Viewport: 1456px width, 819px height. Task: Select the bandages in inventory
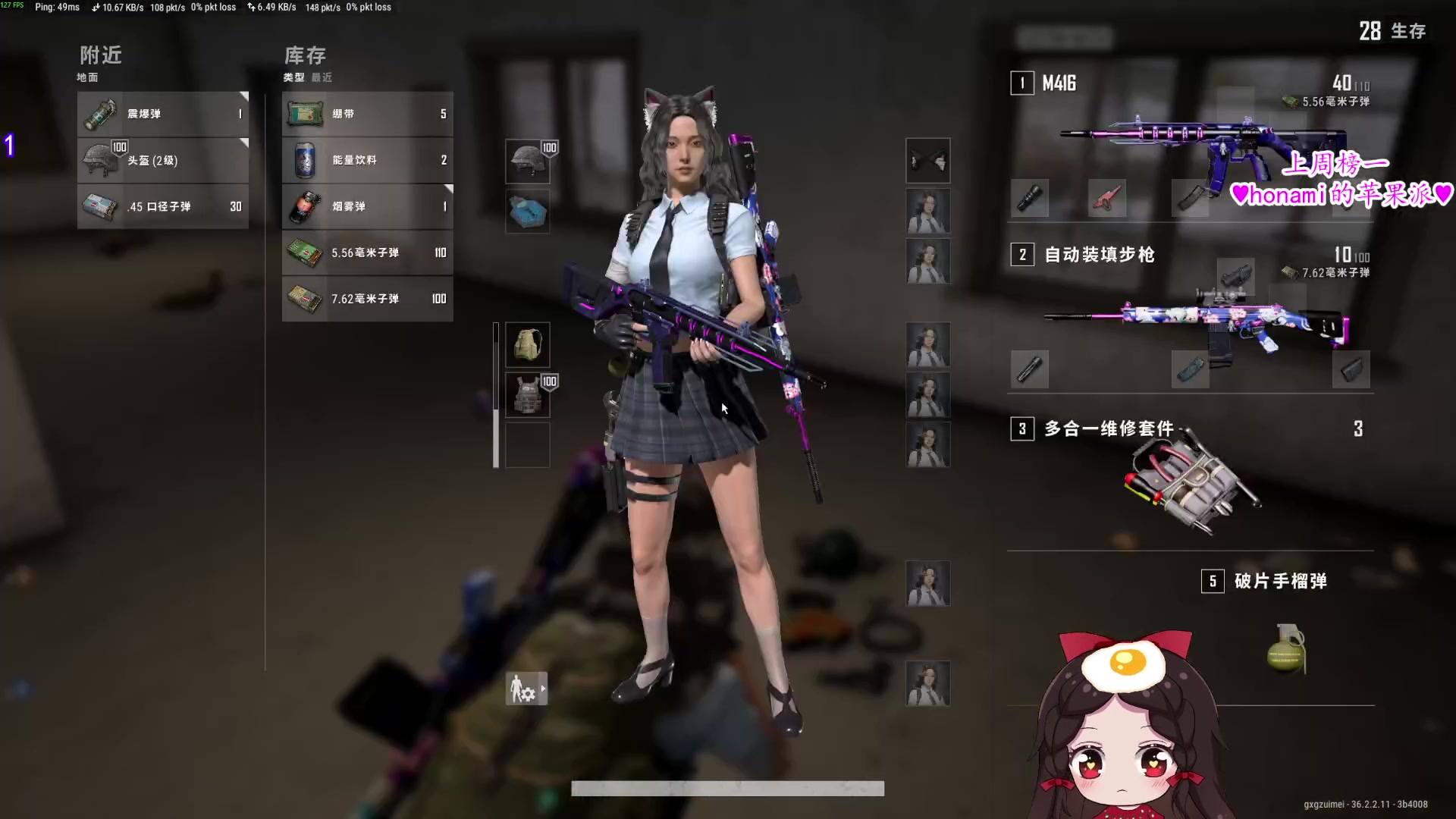click(x=368, y=114)
